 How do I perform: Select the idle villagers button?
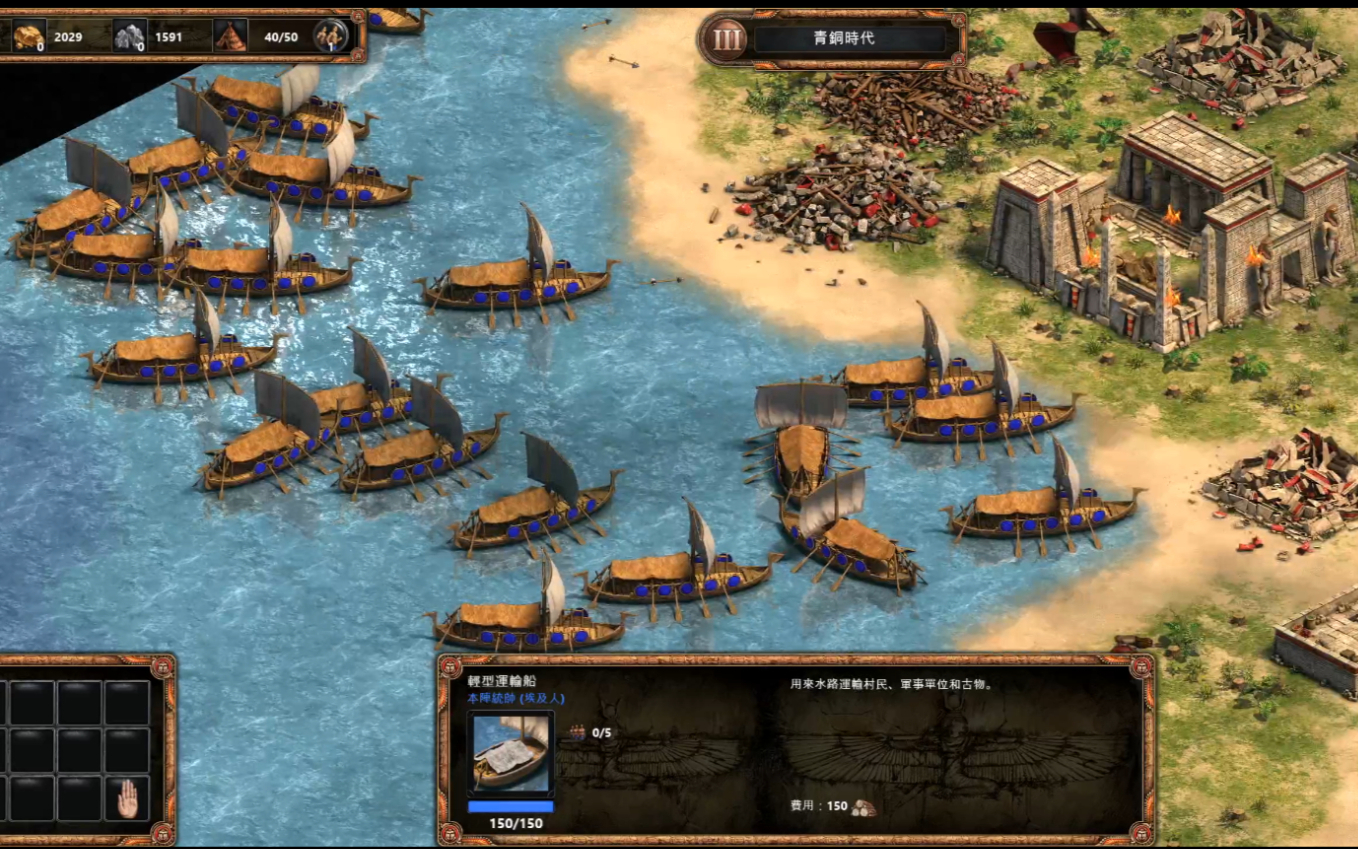(x=330, y=37)
